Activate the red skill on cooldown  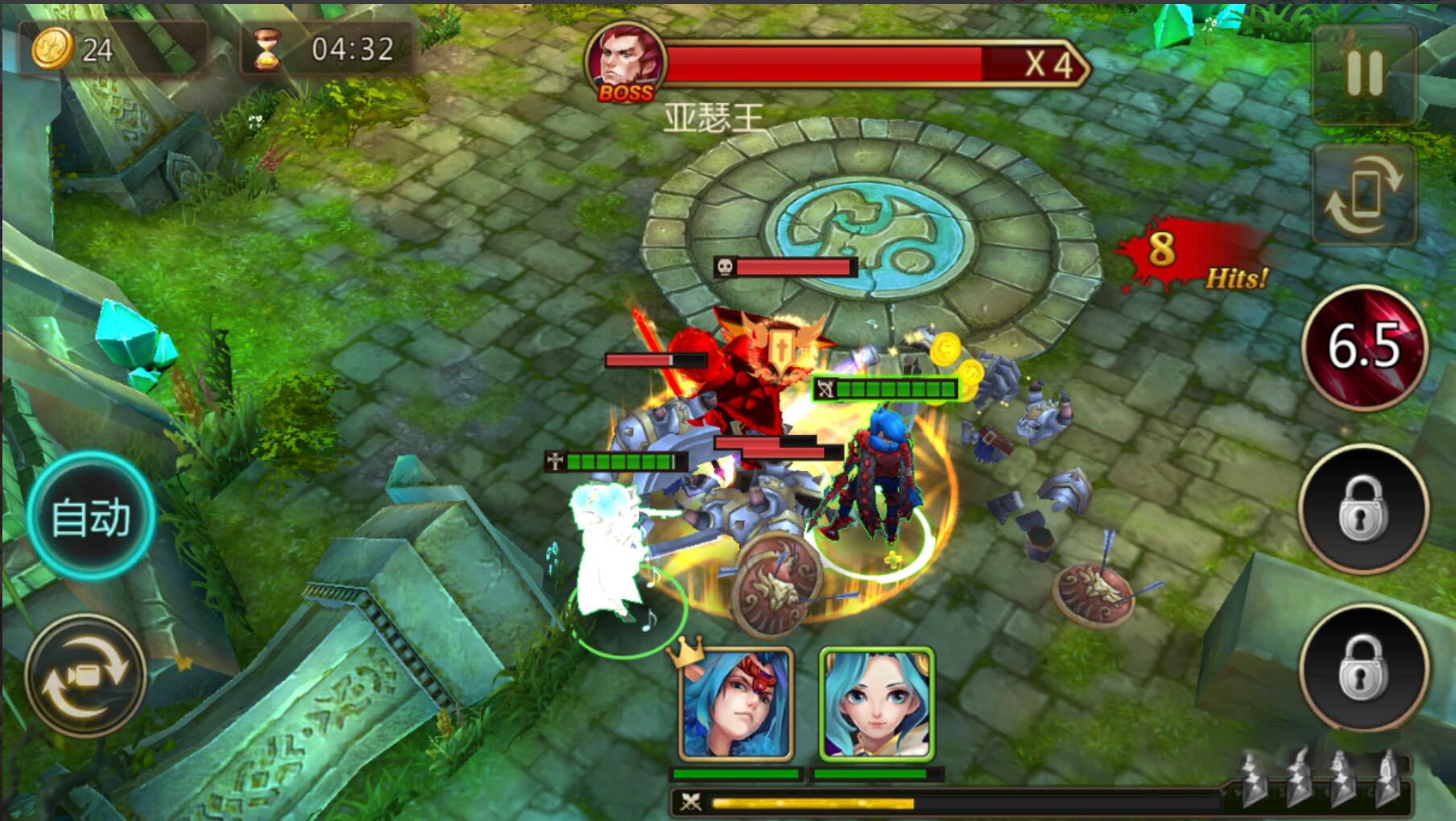click(x=1364, y=348)
